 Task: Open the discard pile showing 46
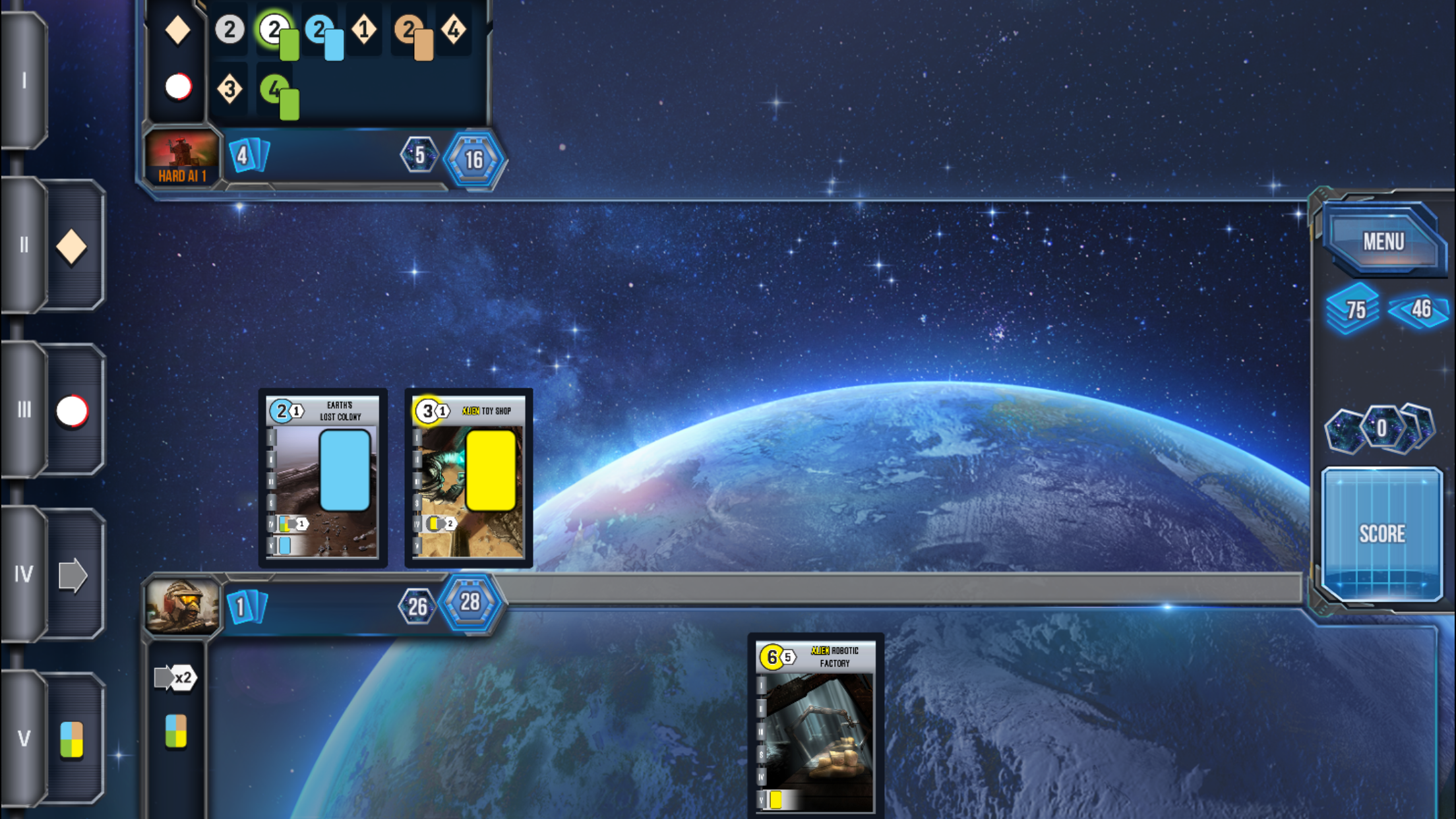tap(1419, 309)
